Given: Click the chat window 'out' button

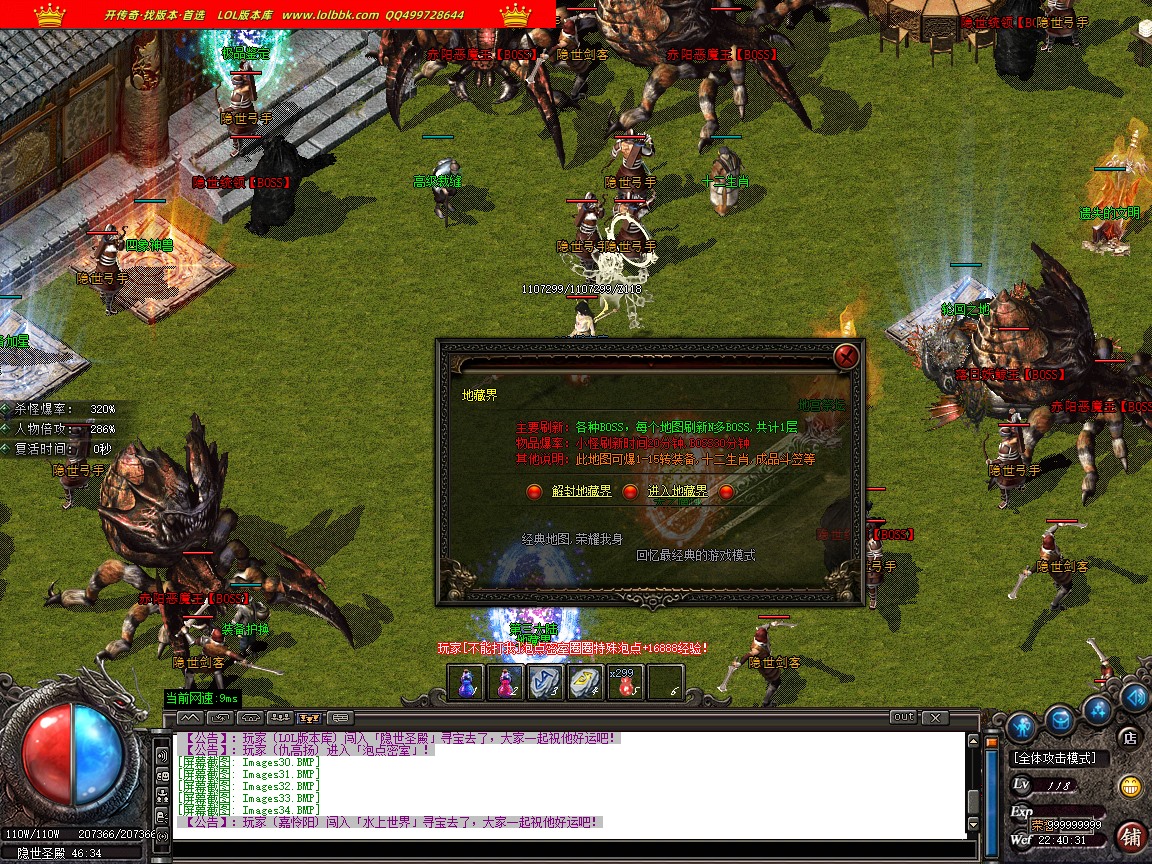Looking at the screenshot, I should (x=903, y=717).
